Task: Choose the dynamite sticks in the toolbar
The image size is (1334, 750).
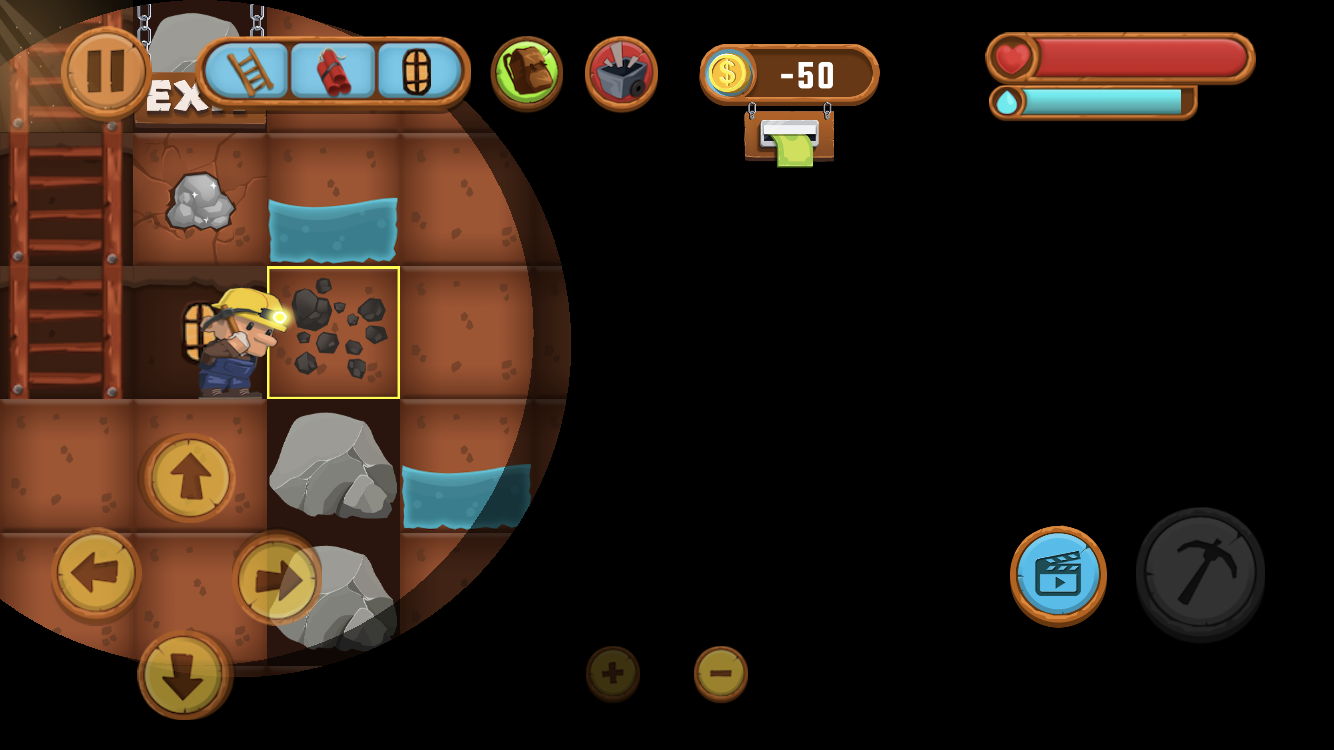Action: tap(333, 71)
